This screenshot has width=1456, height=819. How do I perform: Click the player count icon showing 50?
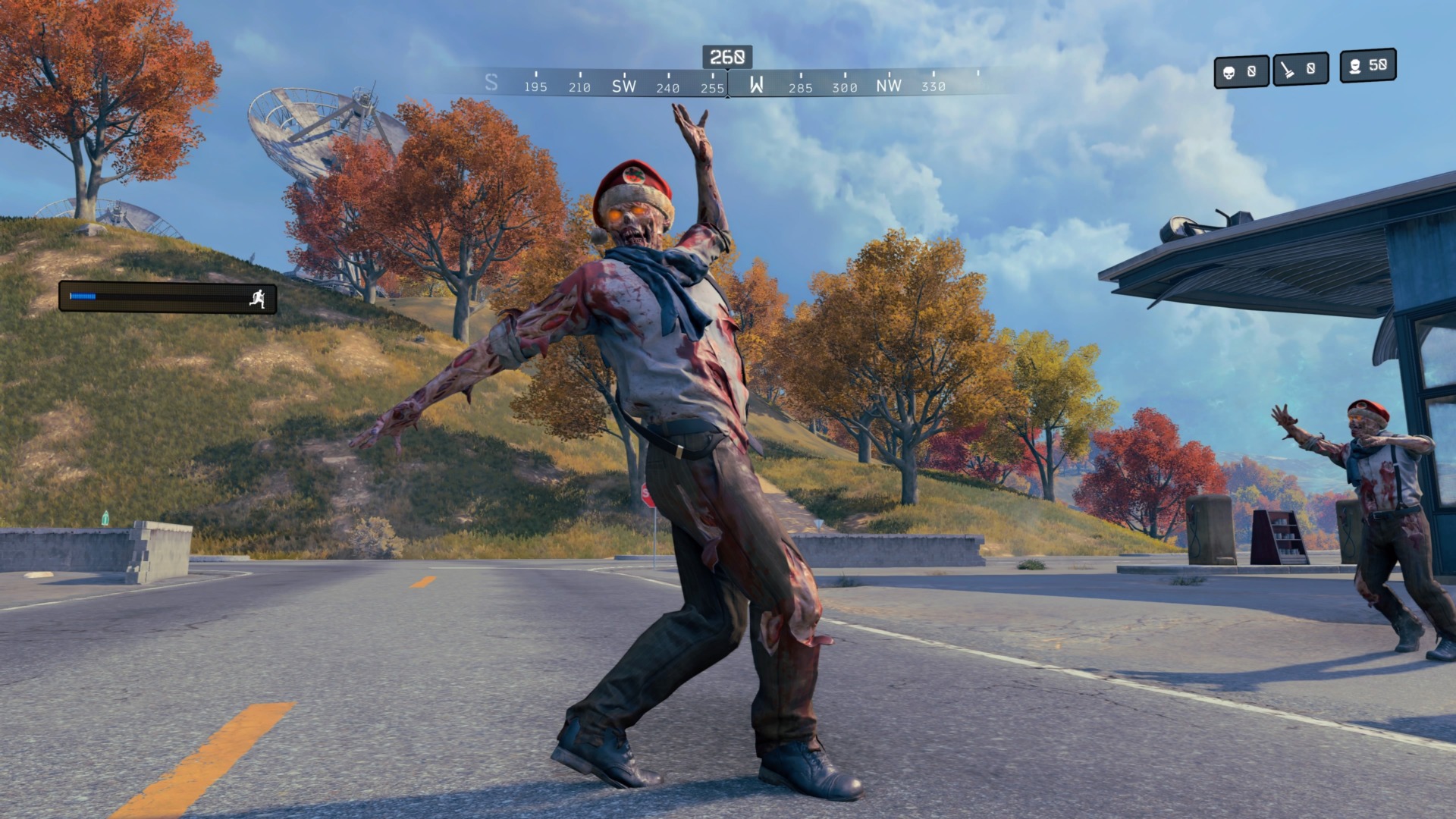point(1356,69)
